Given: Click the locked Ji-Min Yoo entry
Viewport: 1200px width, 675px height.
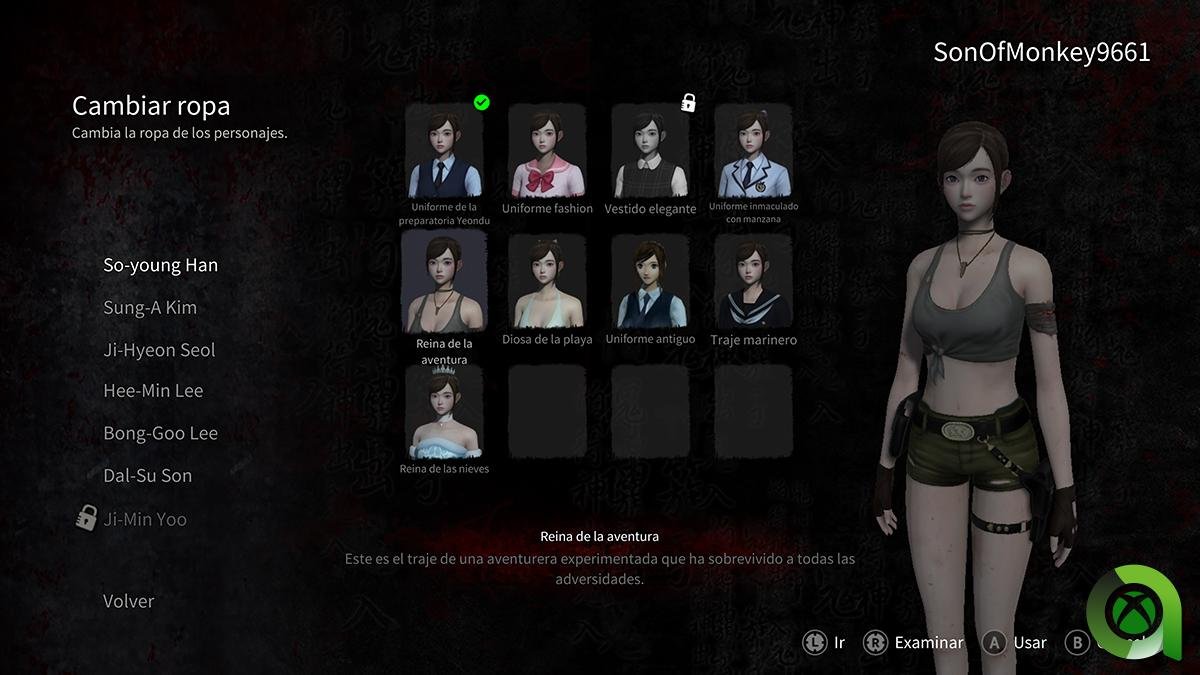Looking at the screenshot, I should (144, 519).
